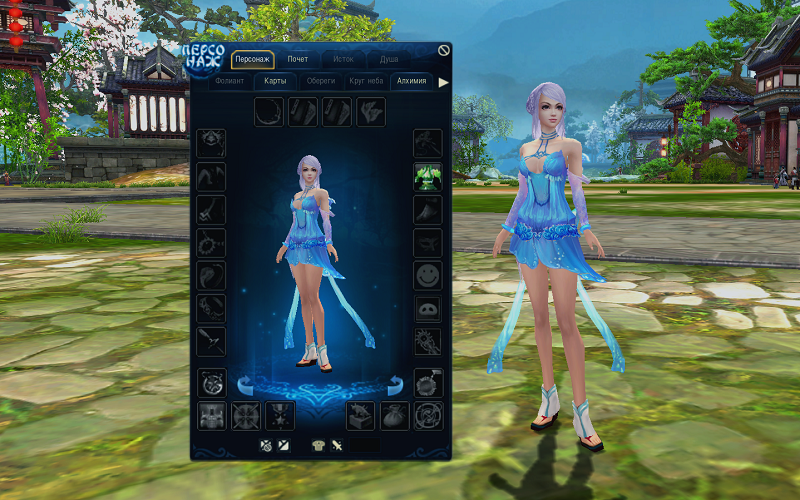Click the pouch bag slot

pyautogui.click(x=395, y=415)
